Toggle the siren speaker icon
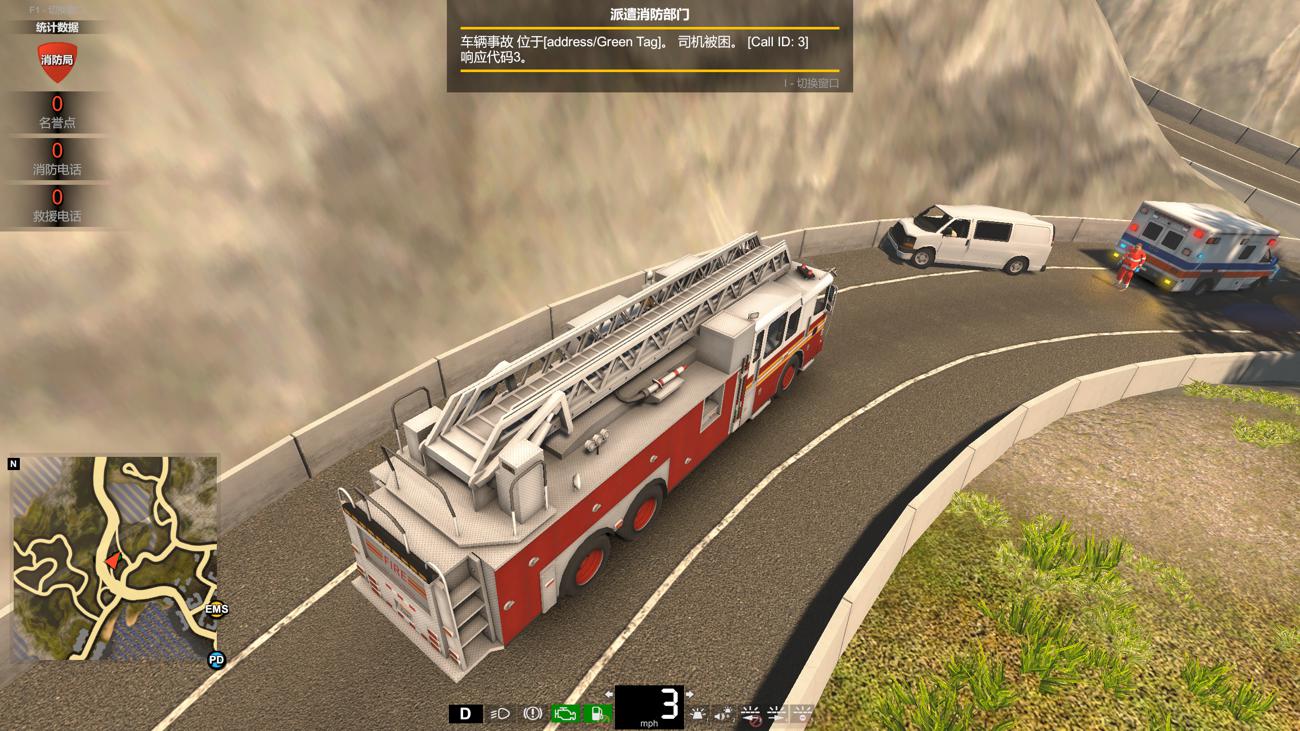The width and height of the screenshot is (1300, 731). (x=723, y=714)
